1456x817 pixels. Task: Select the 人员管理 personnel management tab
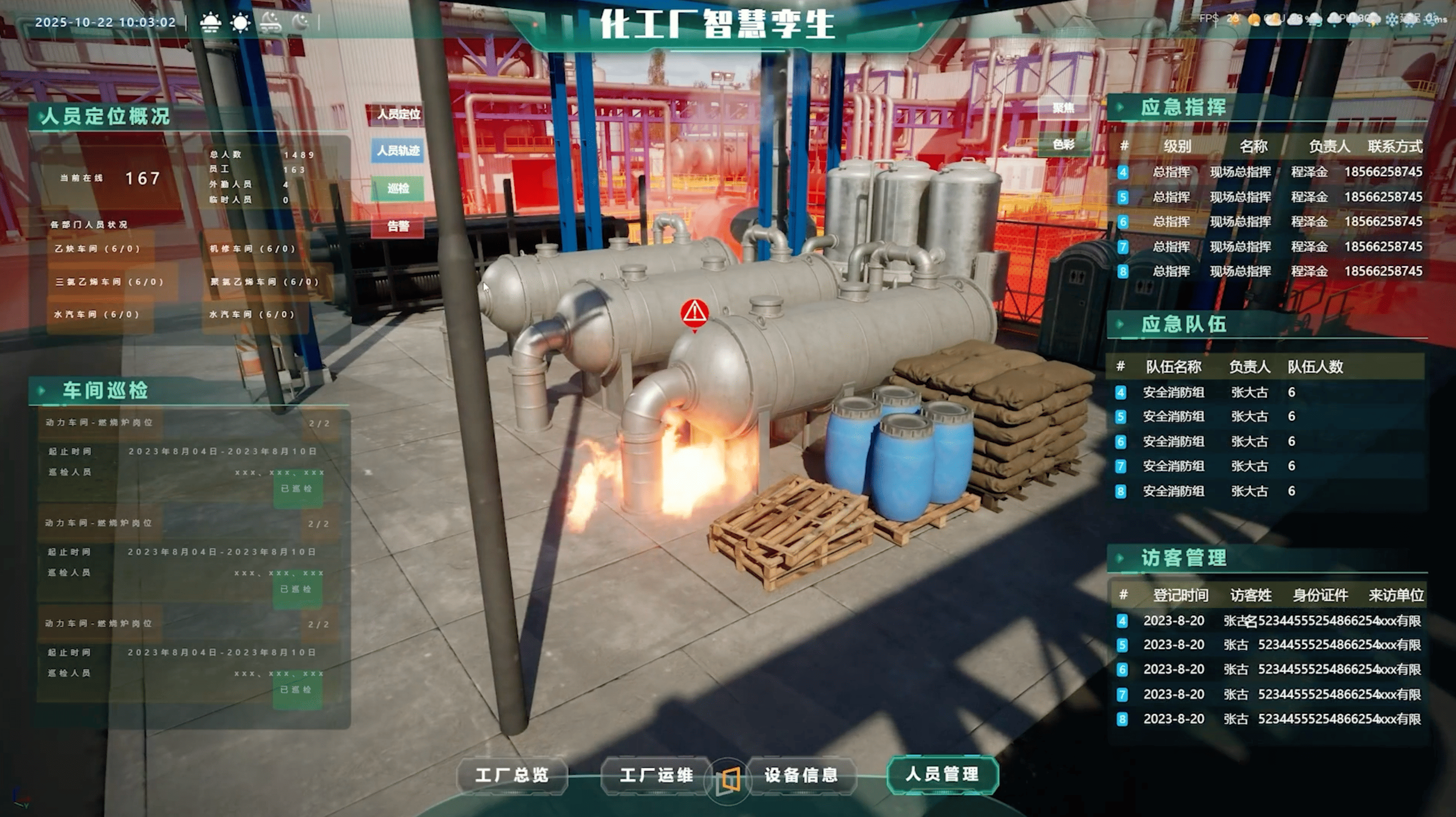(942, 774)
